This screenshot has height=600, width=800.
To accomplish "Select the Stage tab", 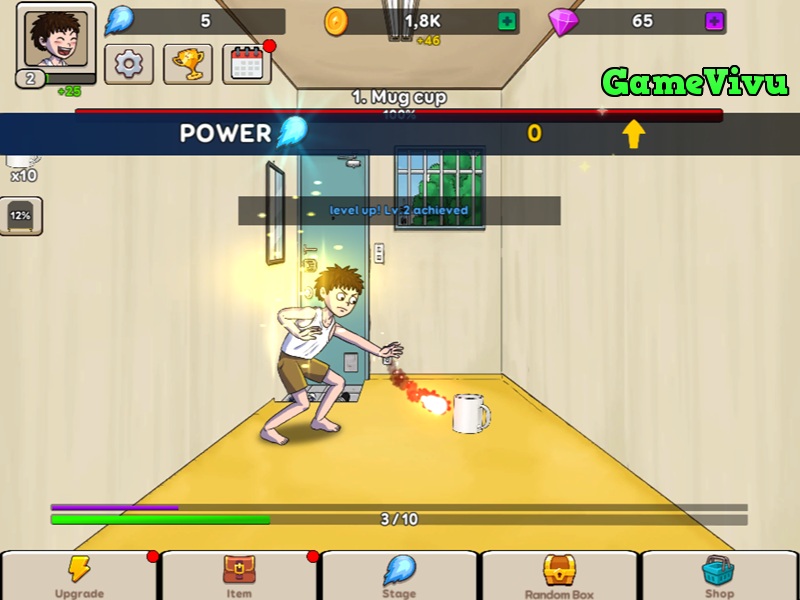I will click(399, 576).
